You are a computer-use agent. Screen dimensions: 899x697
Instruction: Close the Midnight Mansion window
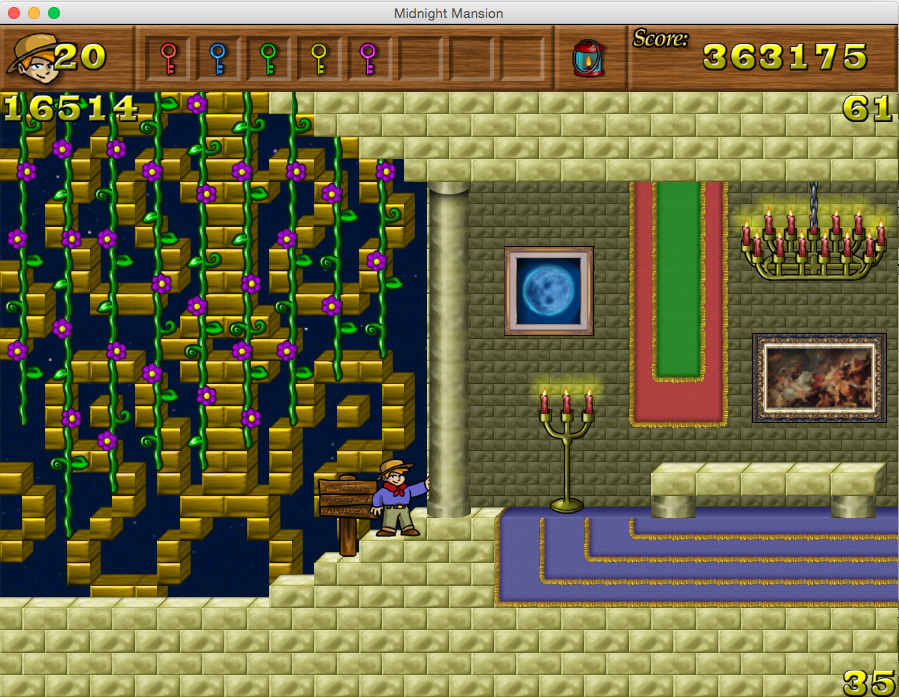(x=14, y=13)
